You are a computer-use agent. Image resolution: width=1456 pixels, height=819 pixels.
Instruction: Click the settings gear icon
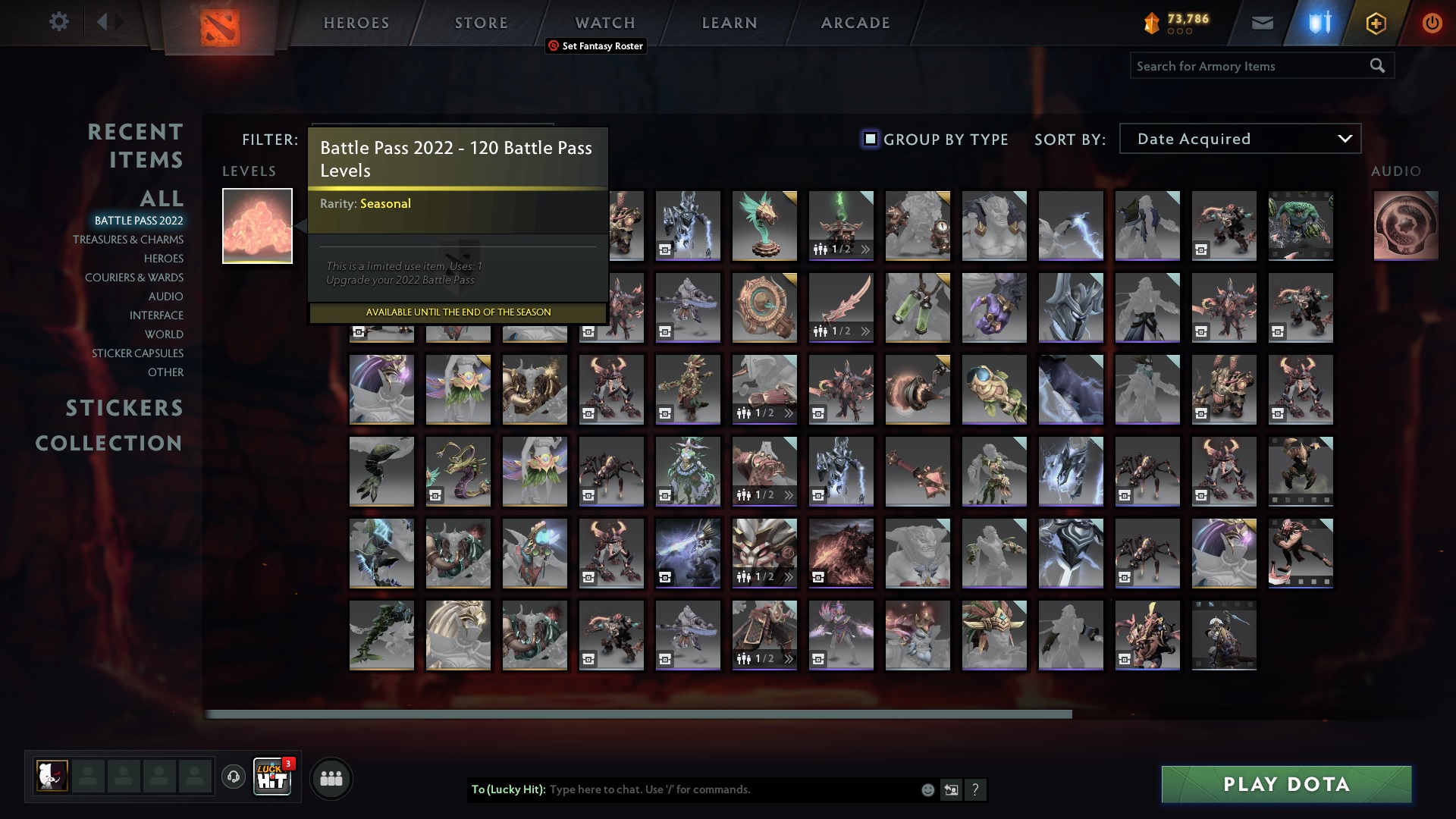point(58,23)
